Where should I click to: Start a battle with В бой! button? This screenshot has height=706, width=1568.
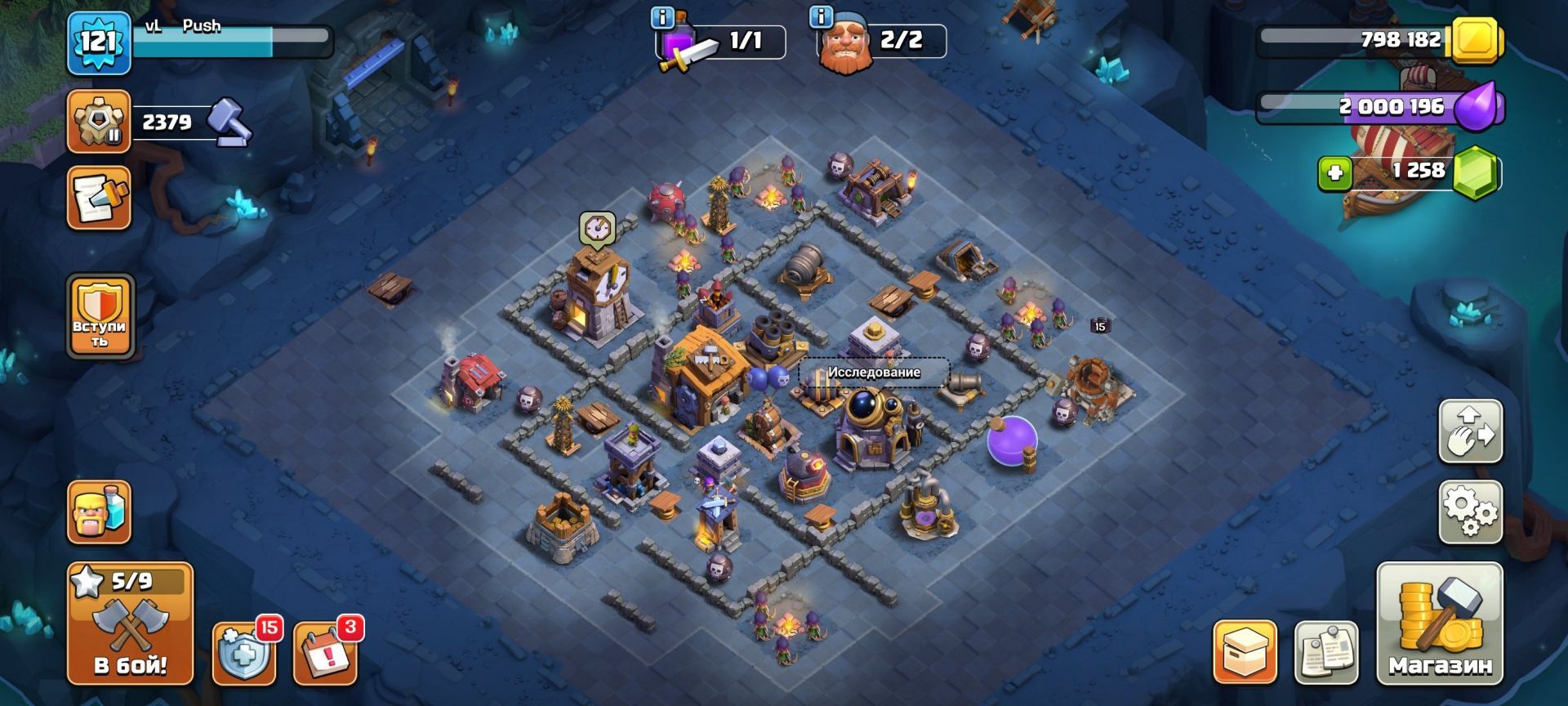coord(130,623)
